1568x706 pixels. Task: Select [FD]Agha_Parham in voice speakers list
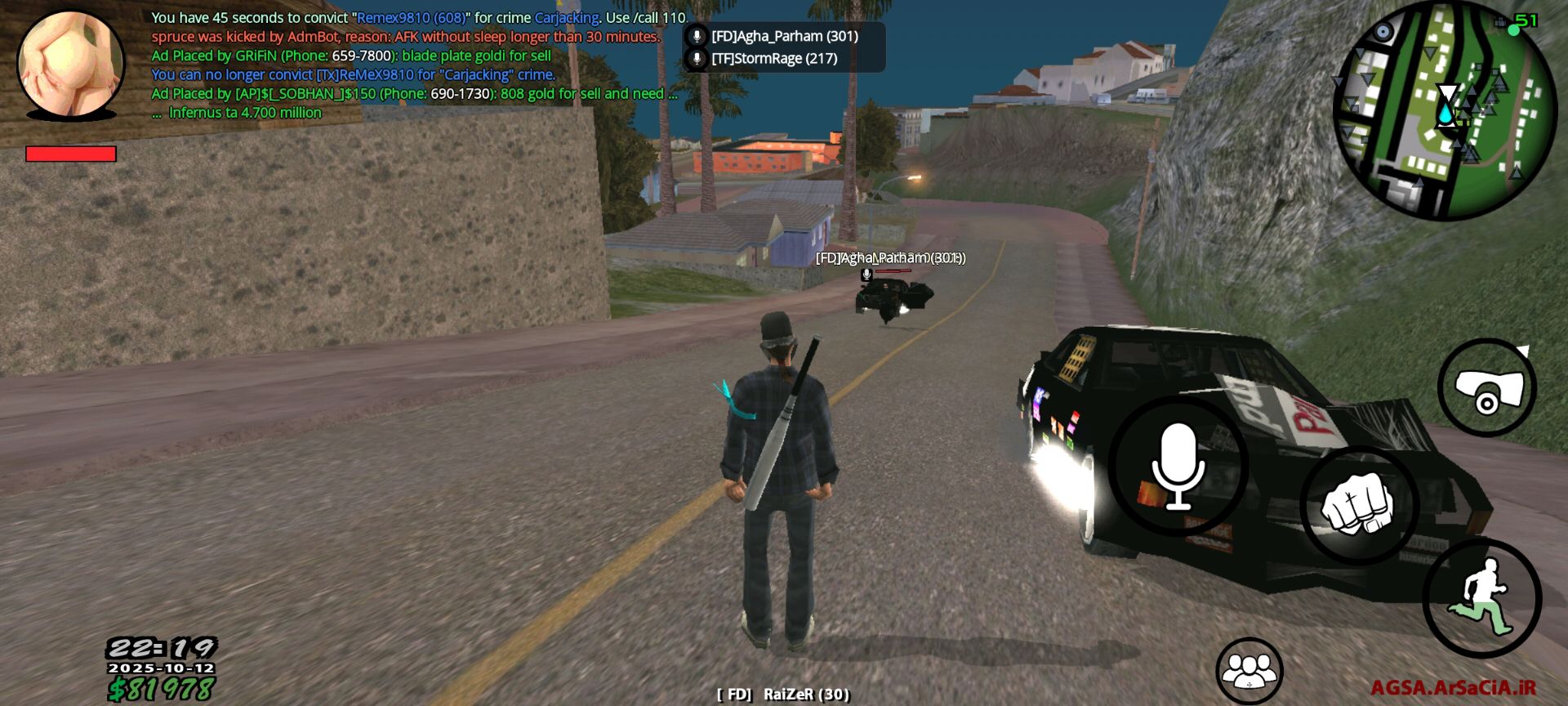coord(784,36)
